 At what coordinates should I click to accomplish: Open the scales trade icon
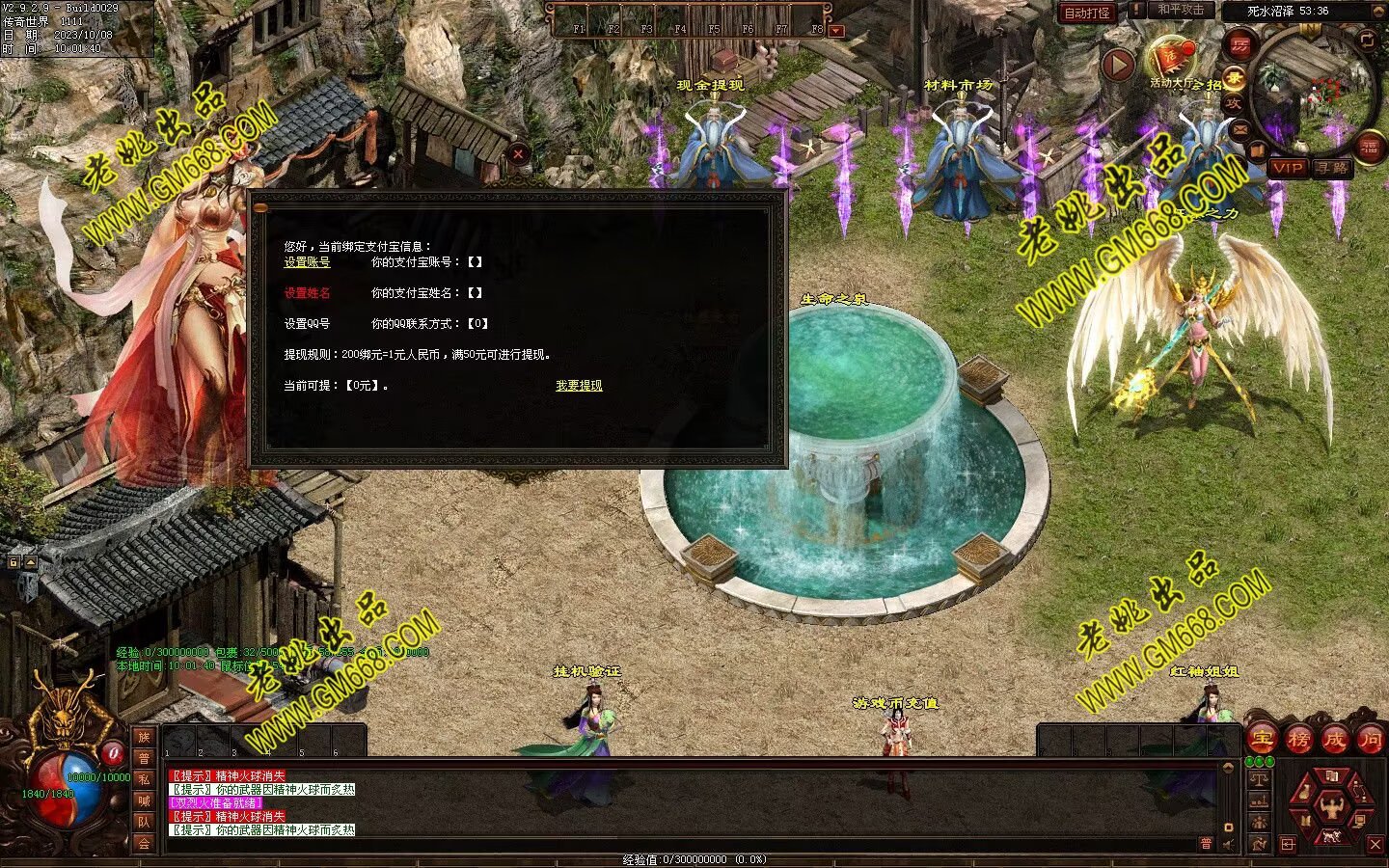(x=1259, y=779)
